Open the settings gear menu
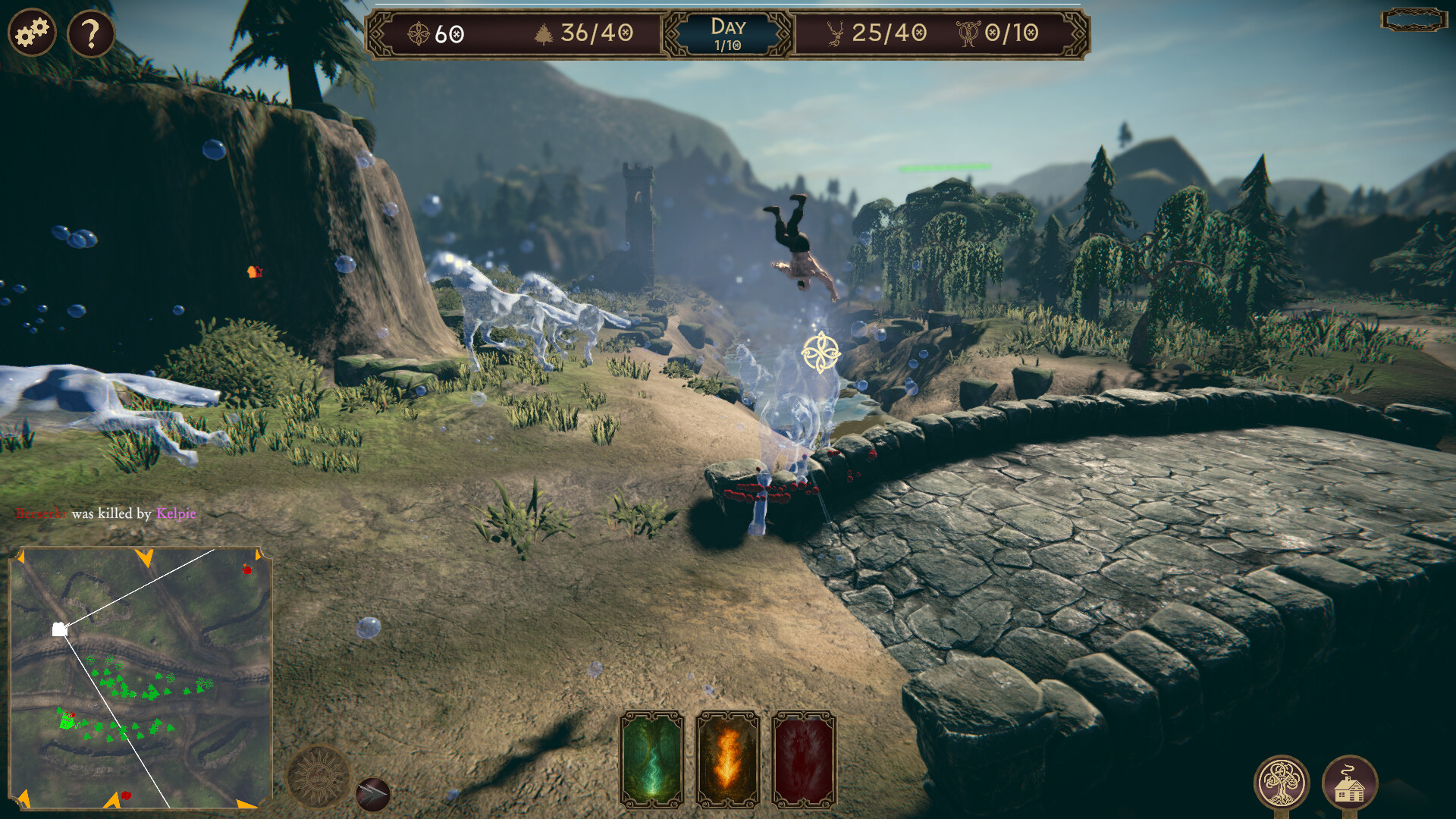Viewport: 1456px width, 819px height. 31,31
